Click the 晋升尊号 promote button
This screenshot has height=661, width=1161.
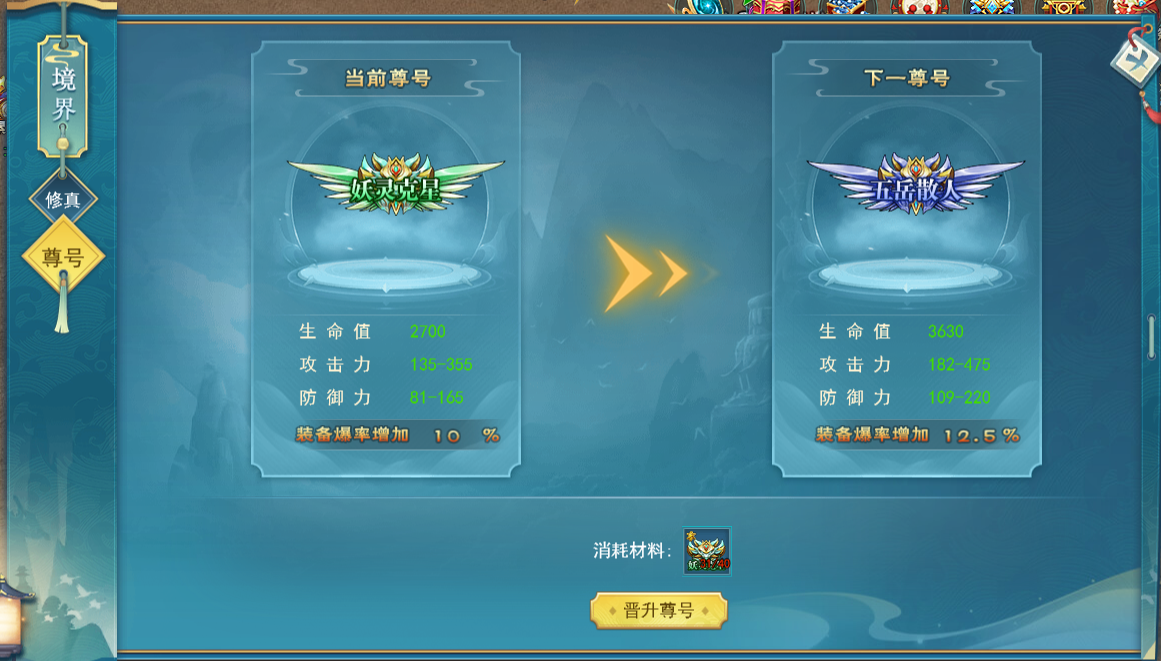coord(658,610)
